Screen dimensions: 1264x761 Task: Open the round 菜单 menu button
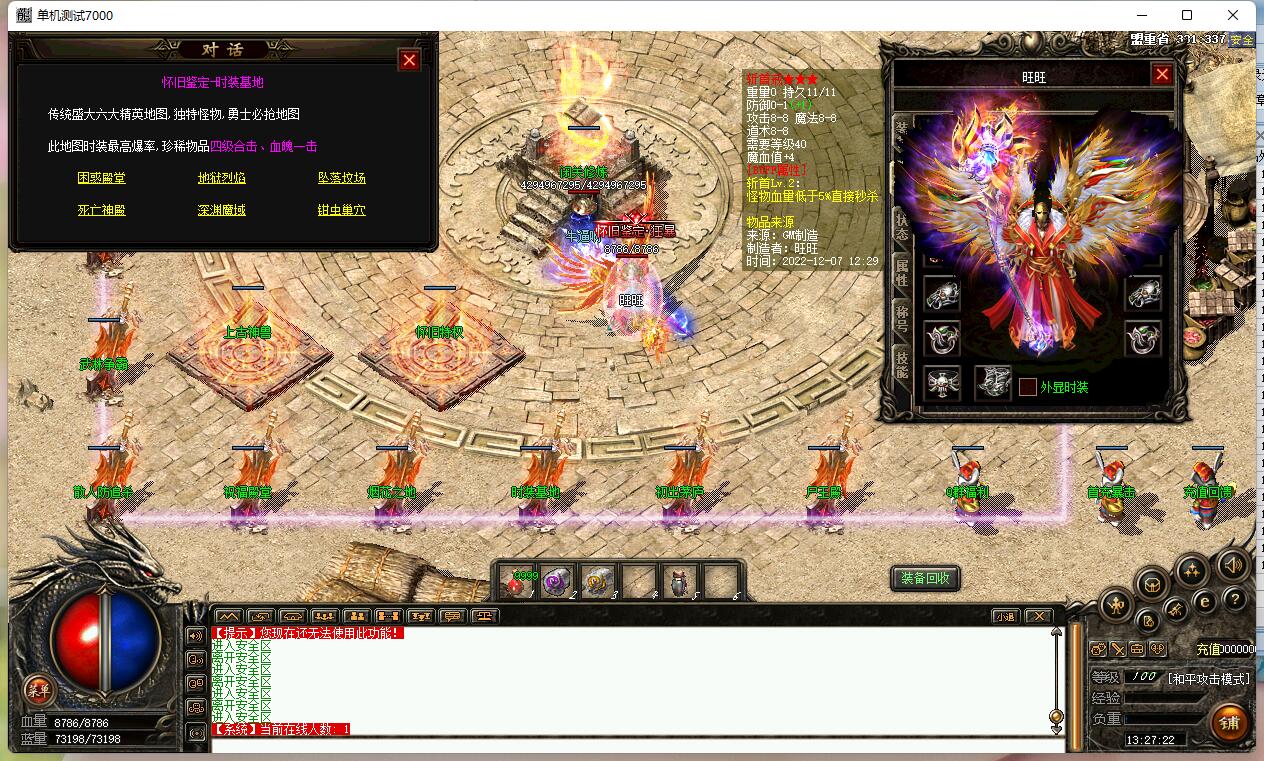click(38, 689)
